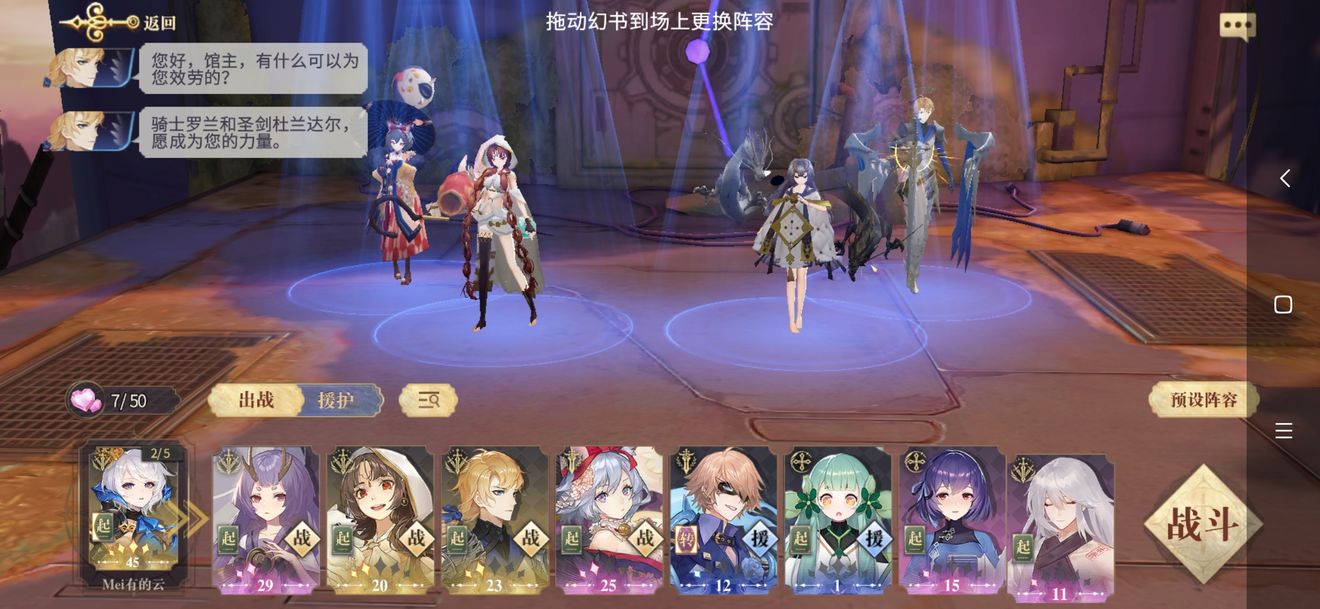Switch to the 出战 tab
This screenshot has height=609, width=1320.
coord(256,400)
